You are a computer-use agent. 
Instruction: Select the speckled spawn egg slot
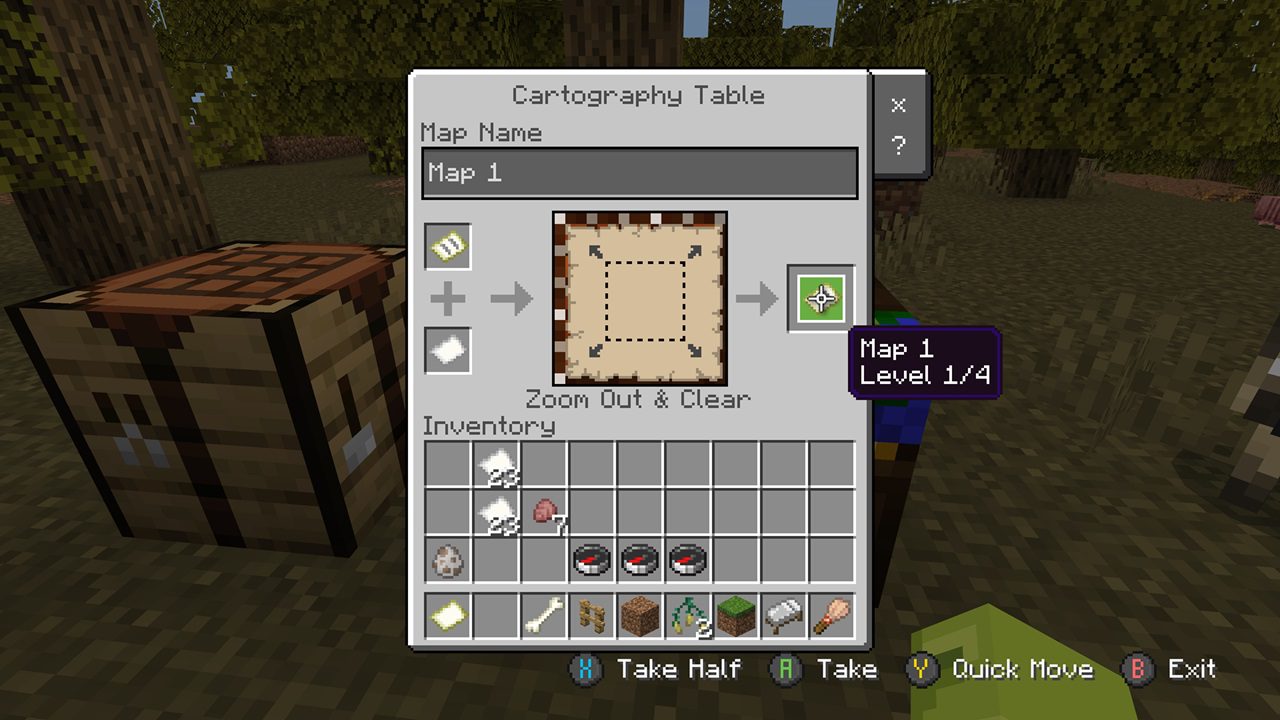click(x=448, y=561)
